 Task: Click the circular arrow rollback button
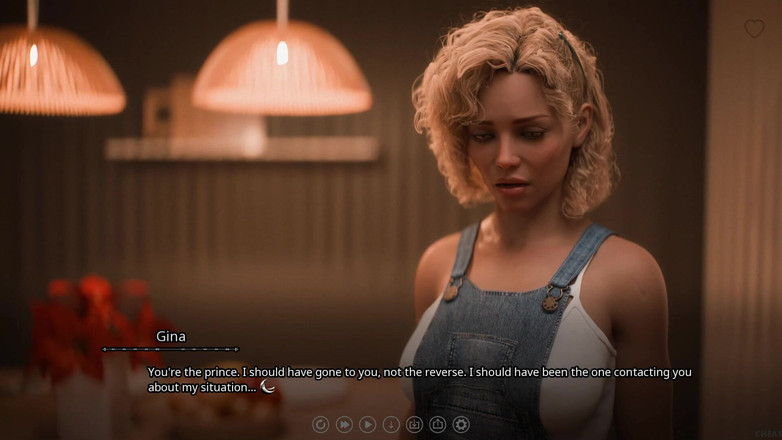tap(320, 425)
